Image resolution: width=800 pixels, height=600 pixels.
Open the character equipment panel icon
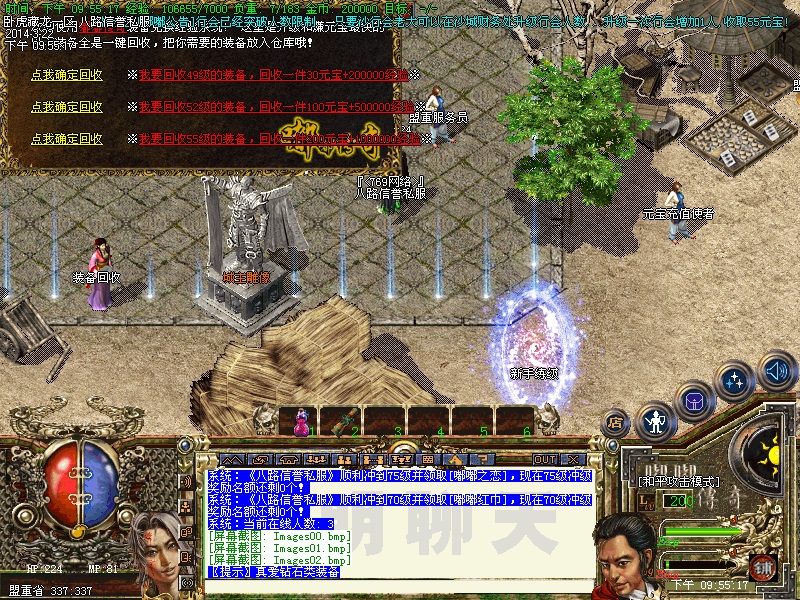pos(655,421)
